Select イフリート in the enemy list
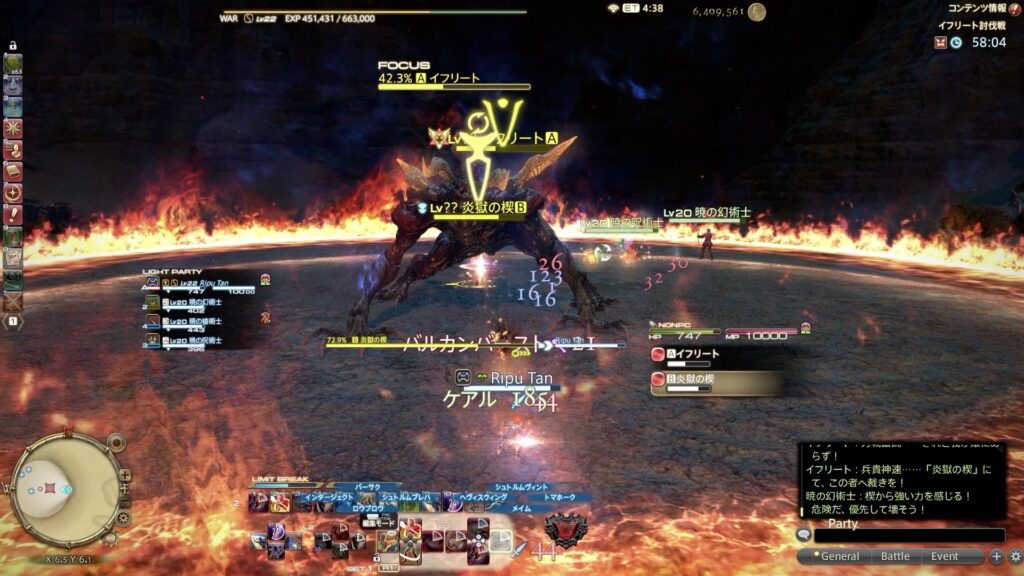Image resolution: width=1024 pixels, height=576 pixels. point(715,354)
